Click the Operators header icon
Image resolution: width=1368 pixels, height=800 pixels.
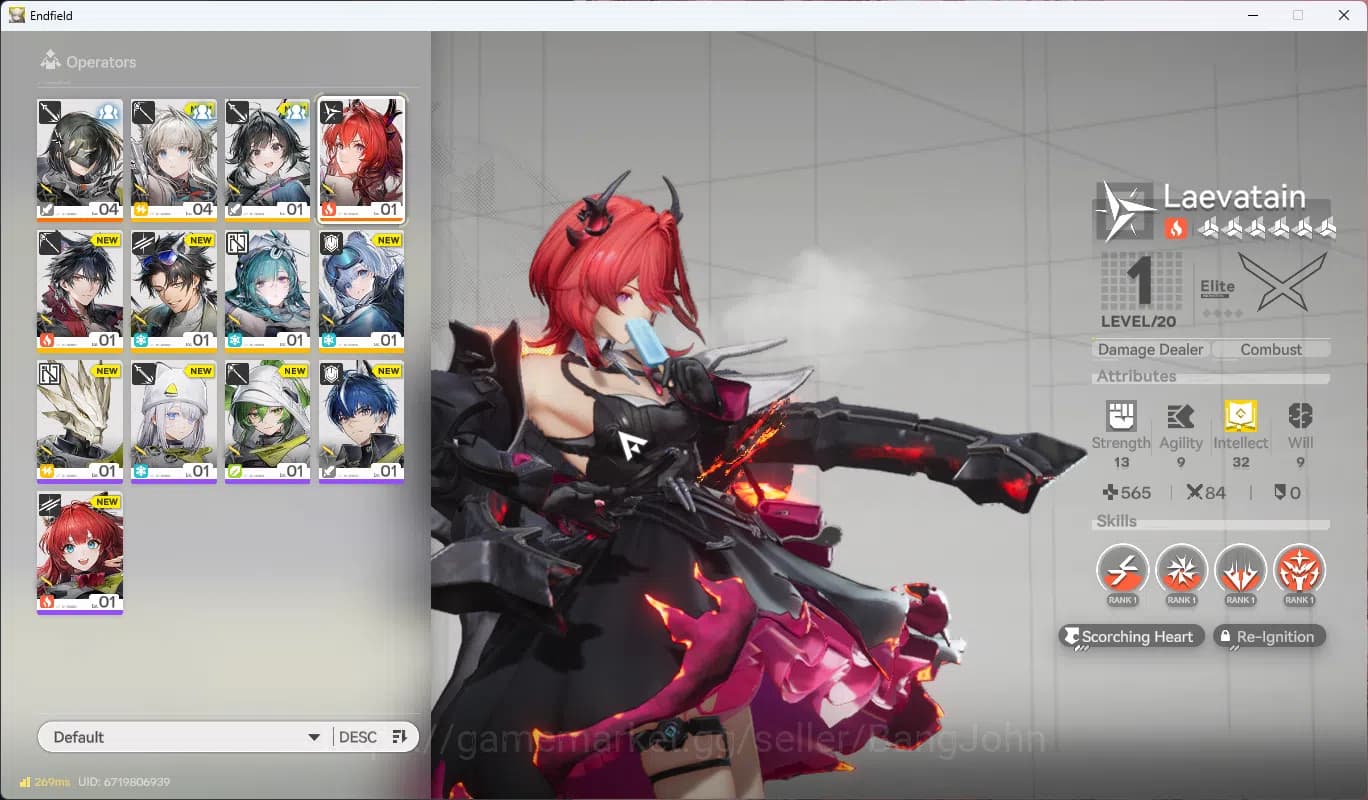pos(49,61)
